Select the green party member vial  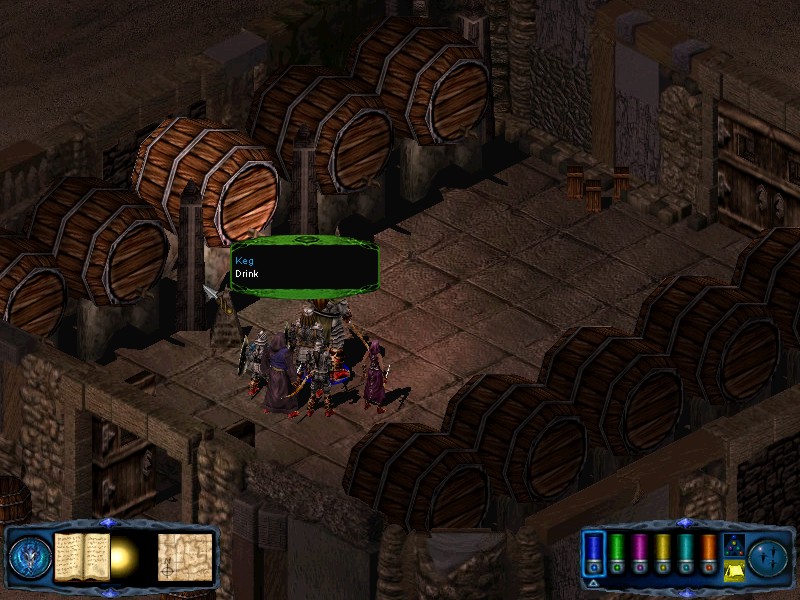(x=617, y=555)
